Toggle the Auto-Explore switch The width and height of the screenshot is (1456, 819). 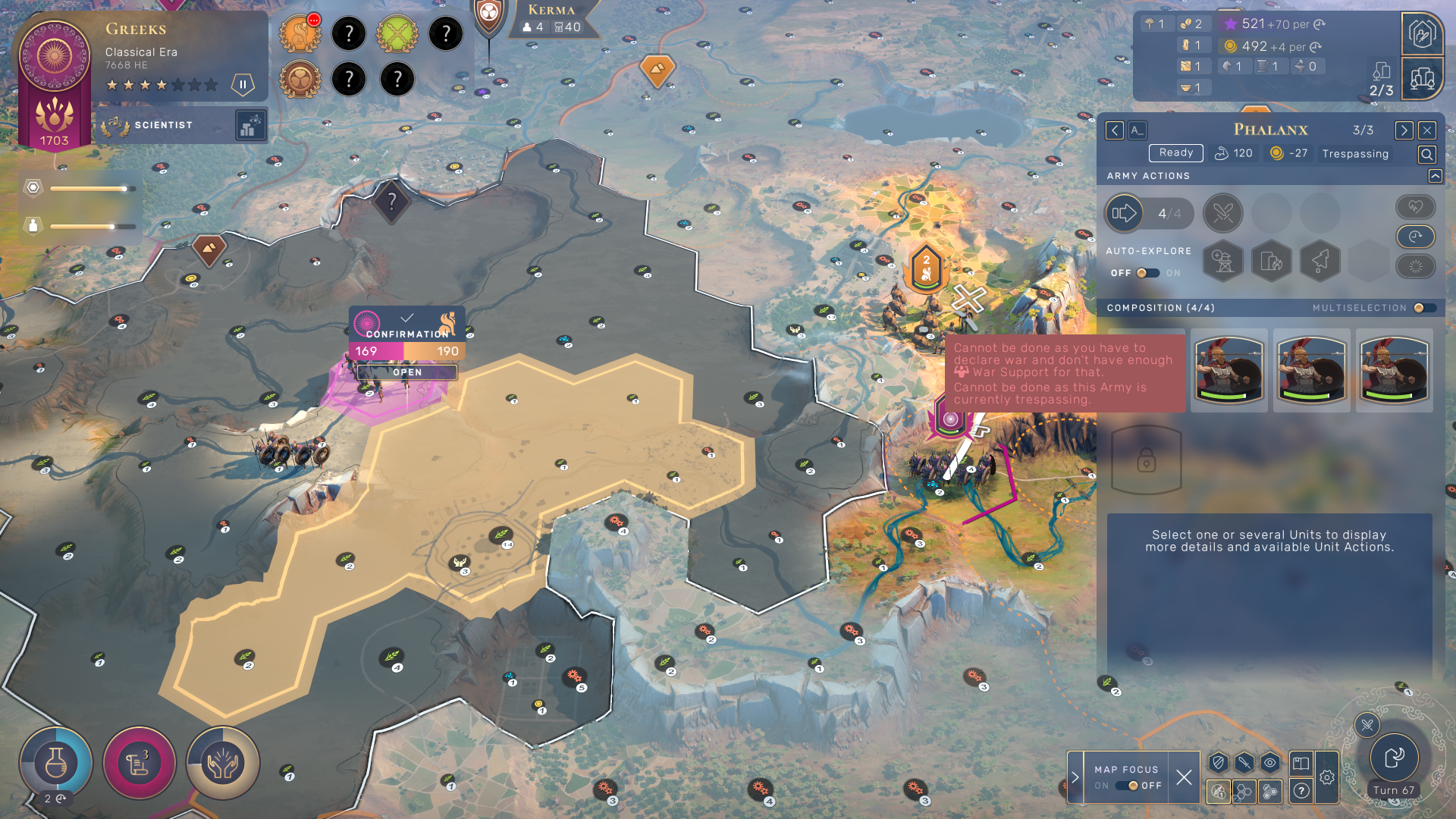click(1147, 273)
